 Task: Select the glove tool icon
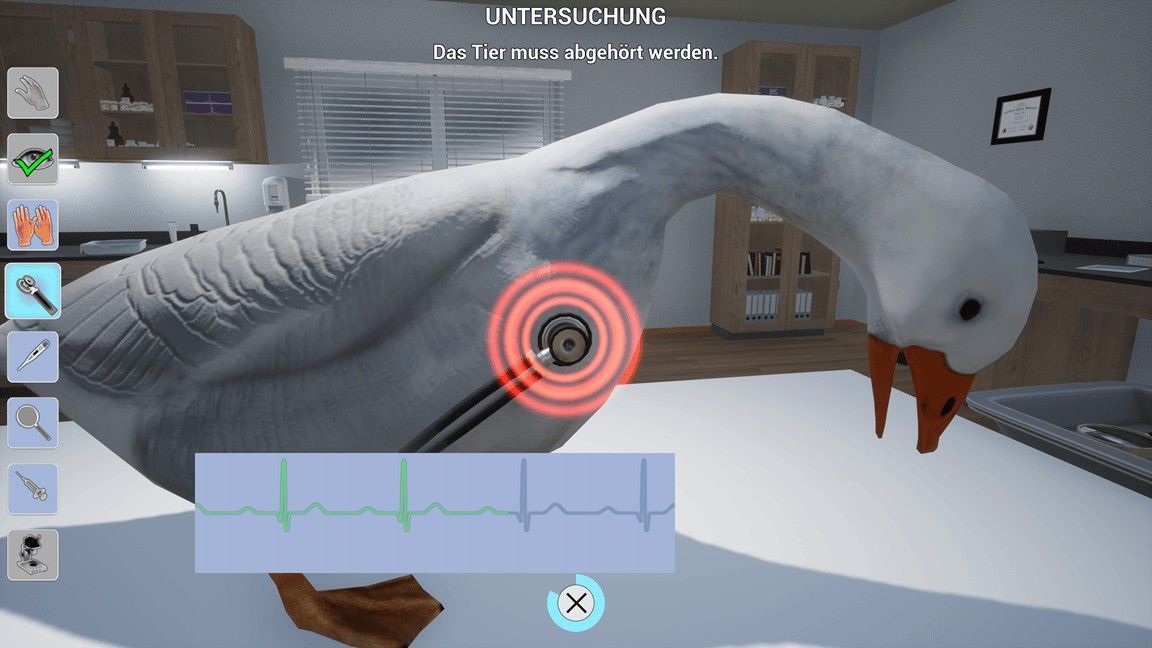point(33,93)
